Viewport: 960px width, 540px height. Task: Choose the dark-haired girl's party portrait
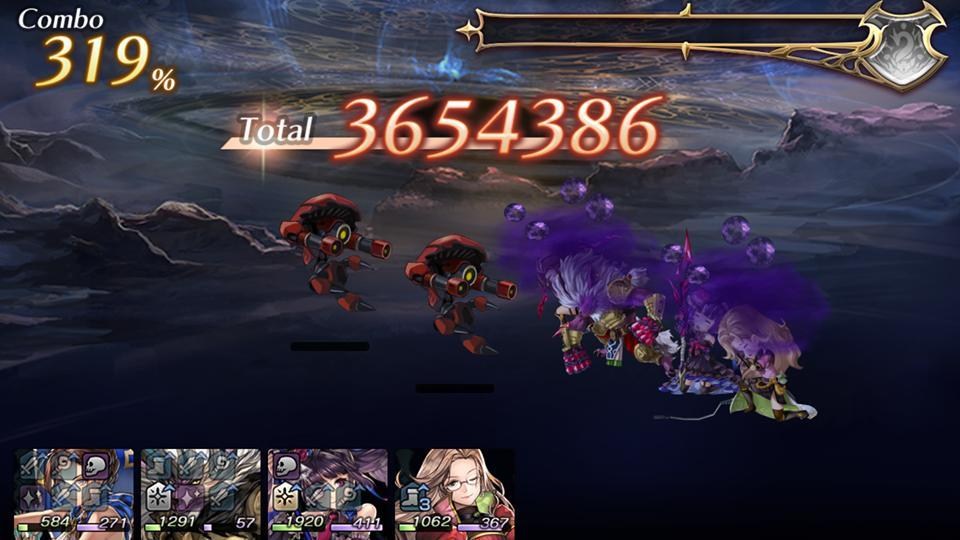click(x=328, y=493)
